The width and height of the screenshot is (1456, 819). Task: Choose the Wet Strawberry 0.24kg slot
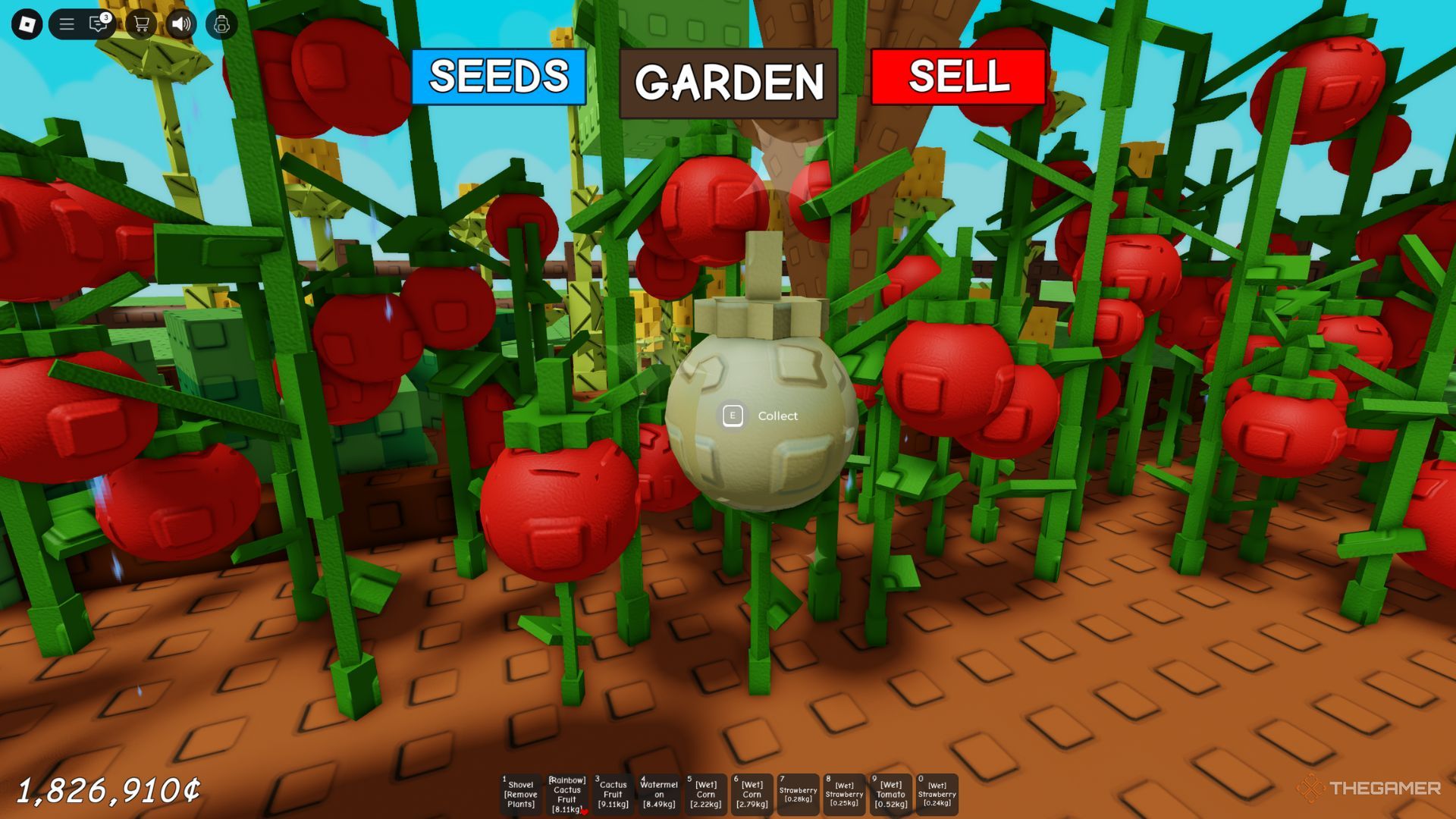pyautogui.click(x=937, y=794)
